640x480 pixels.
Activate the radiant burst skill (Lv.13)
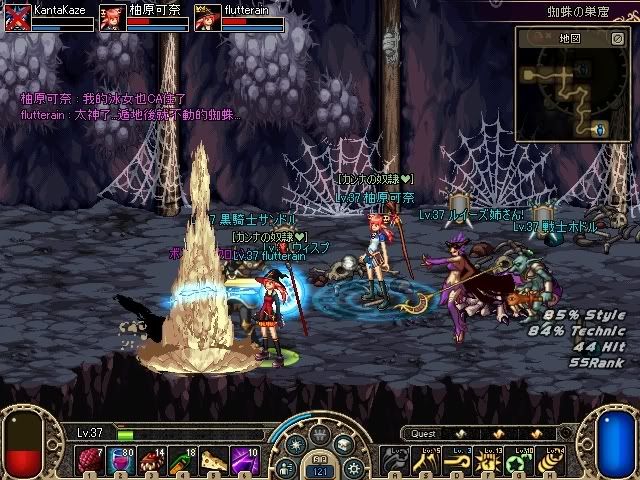pos(486,460)
